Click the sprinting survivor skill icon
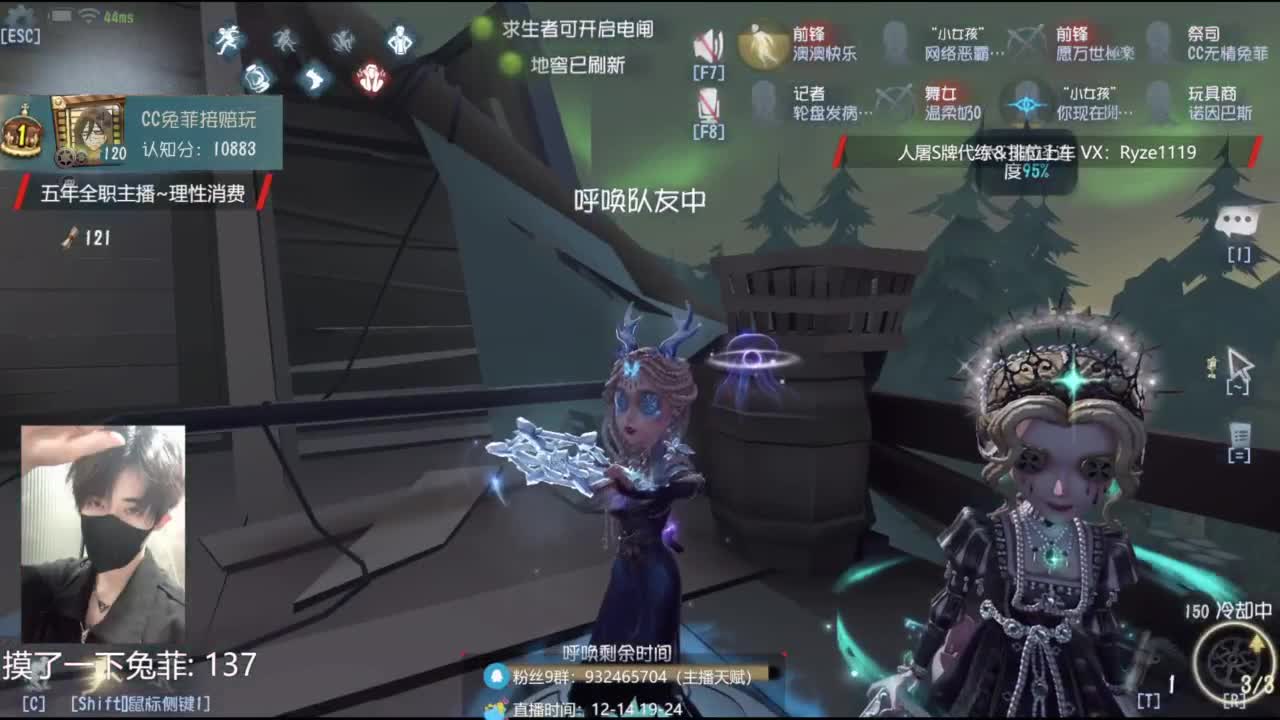Image resolution: width=1280 pixels, height=720 pixels. tap(227, 38)
